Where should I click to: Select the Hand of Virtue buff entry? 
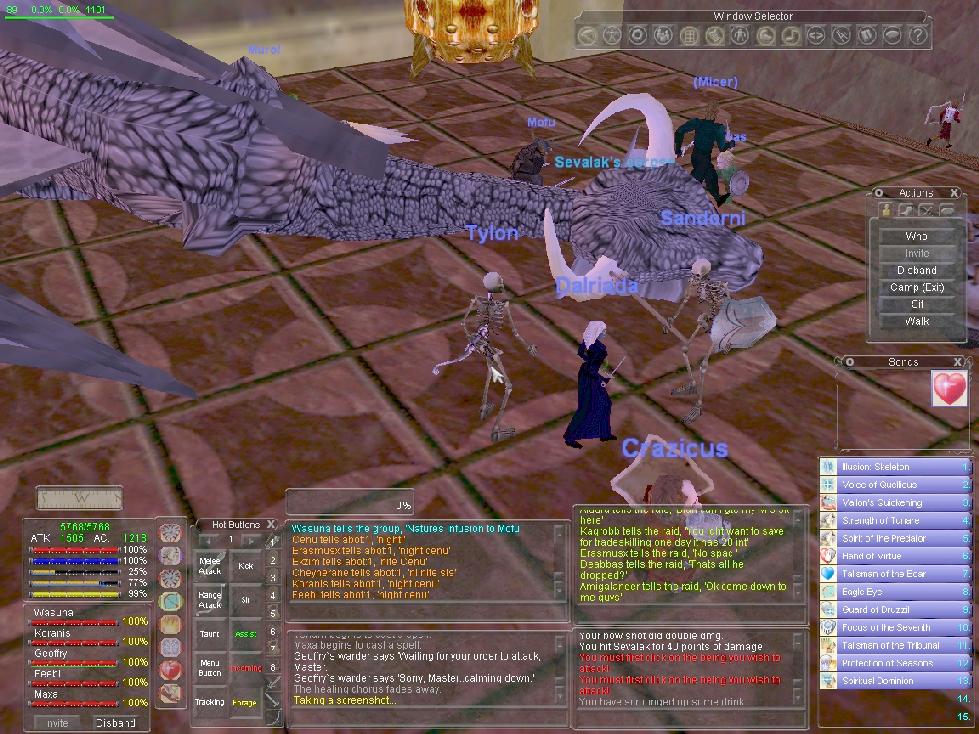pos(895,556)
